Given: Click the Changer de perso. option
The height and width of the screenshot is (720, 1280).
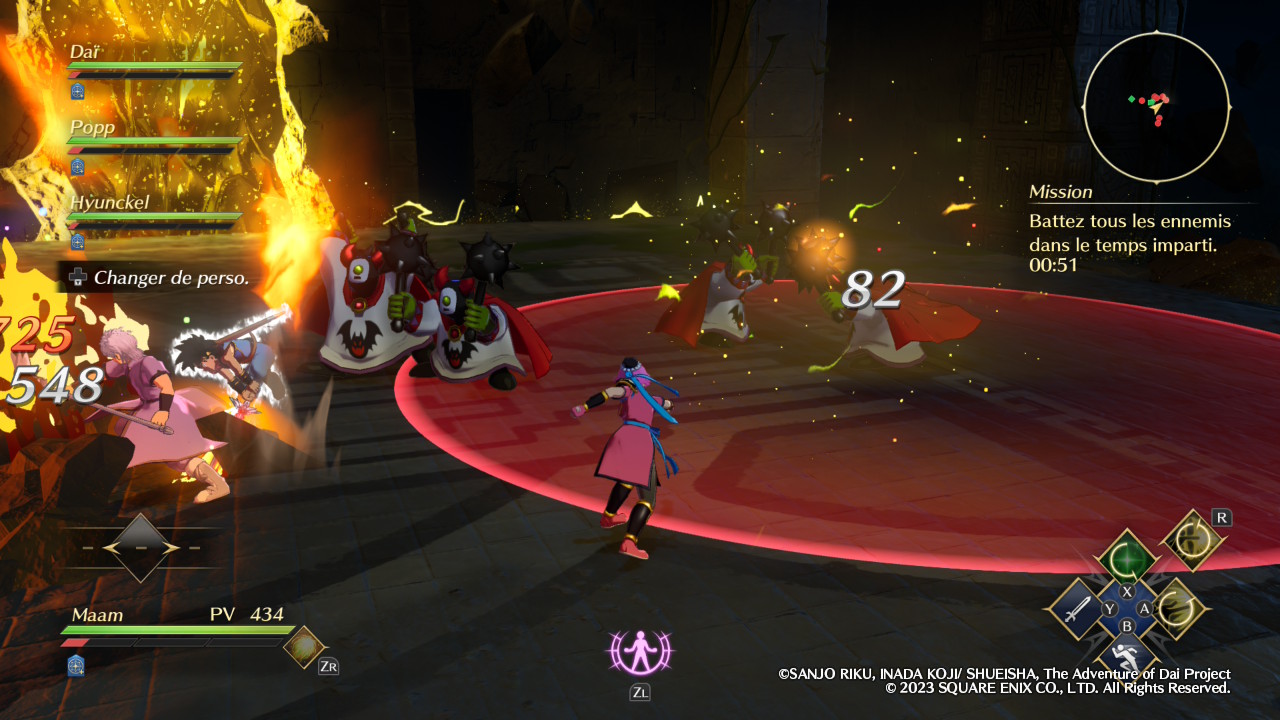Looking at the screenshot, I should (158, 278).
